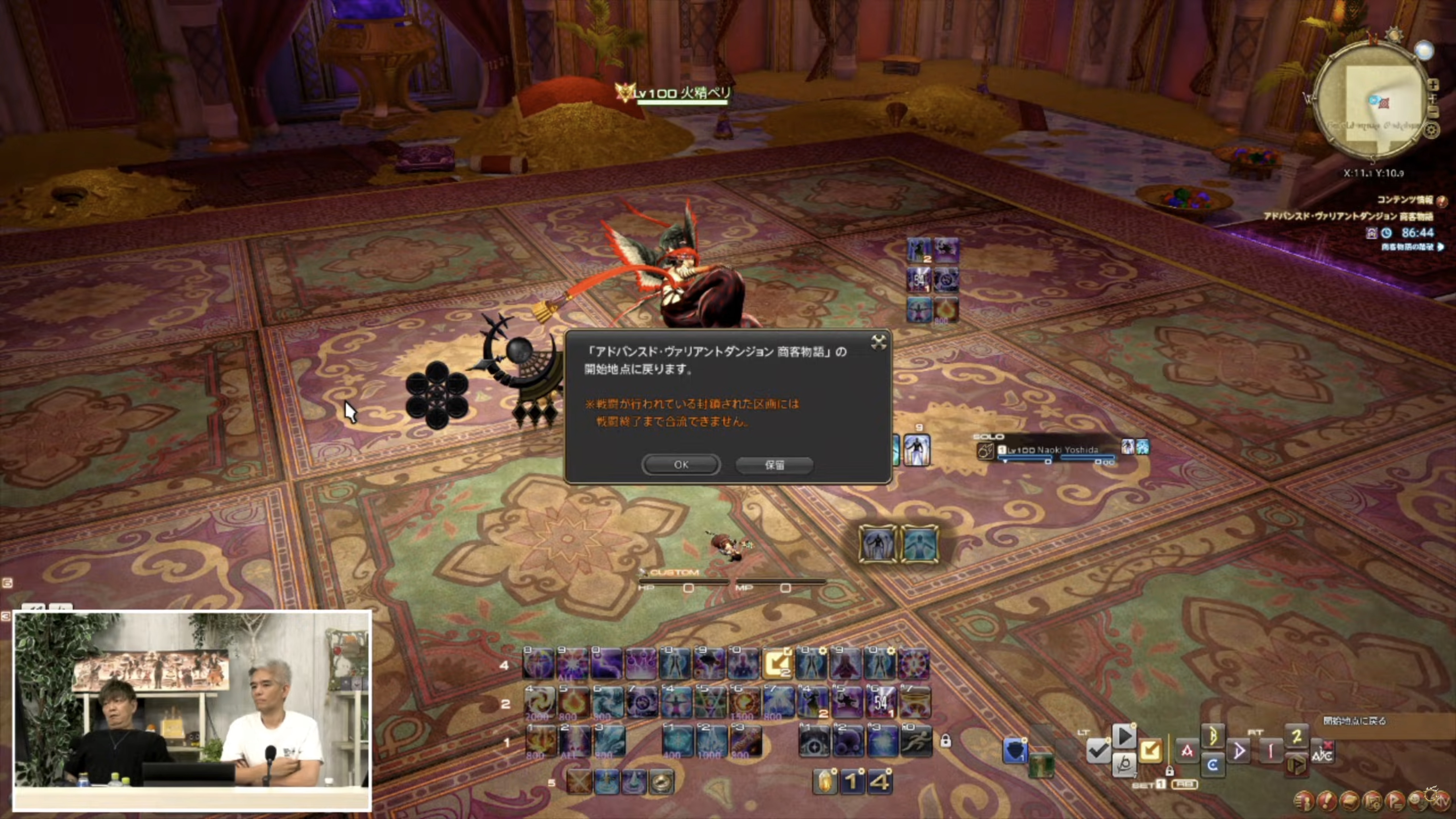This screenshot has height=819, width=1456.
Task: Click the コンテンツ情報 content info icon
Action: (x=1442, y=201)
